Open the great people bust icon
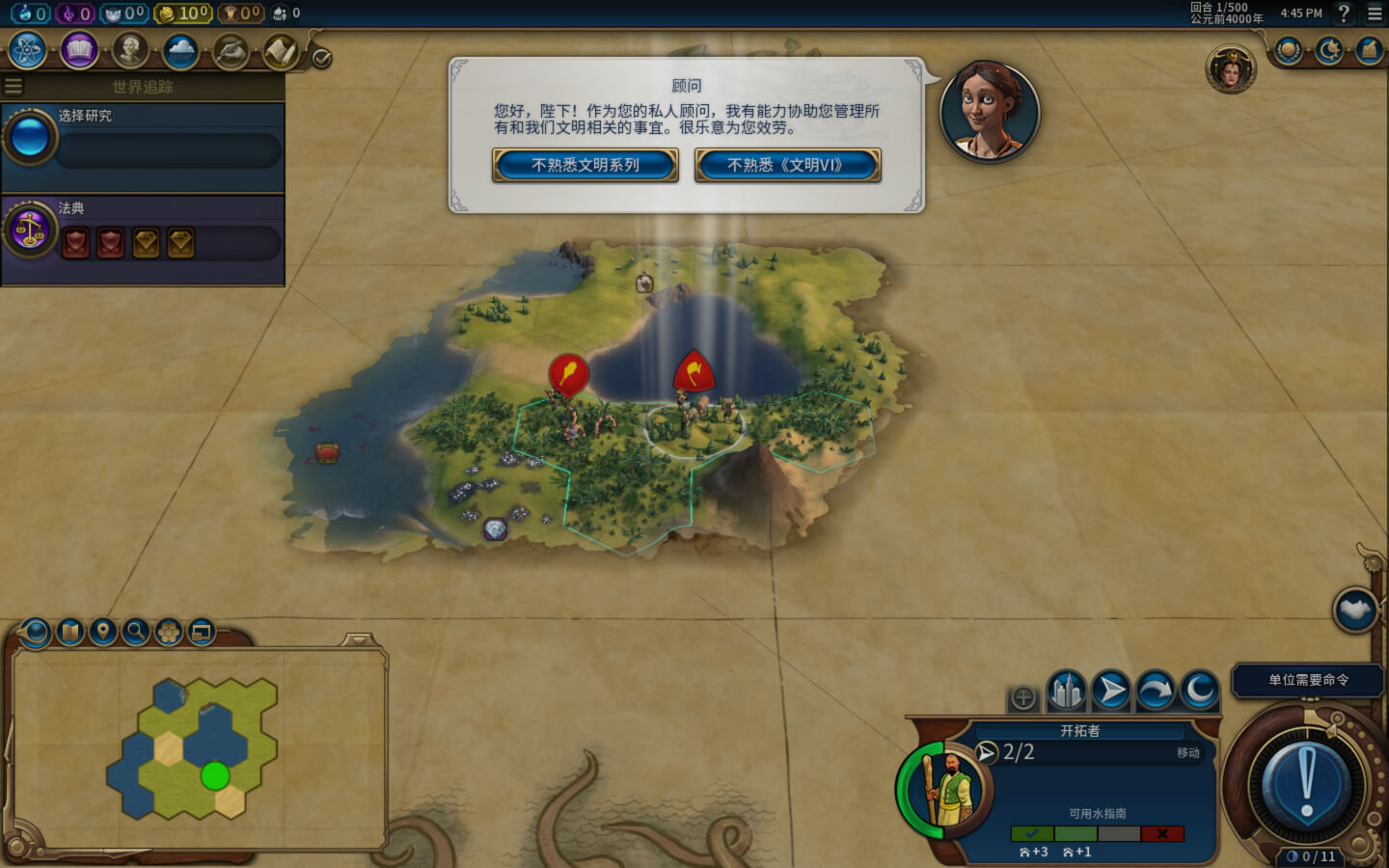The width and height of the screenshot is (1389, 868). [130, 50]
